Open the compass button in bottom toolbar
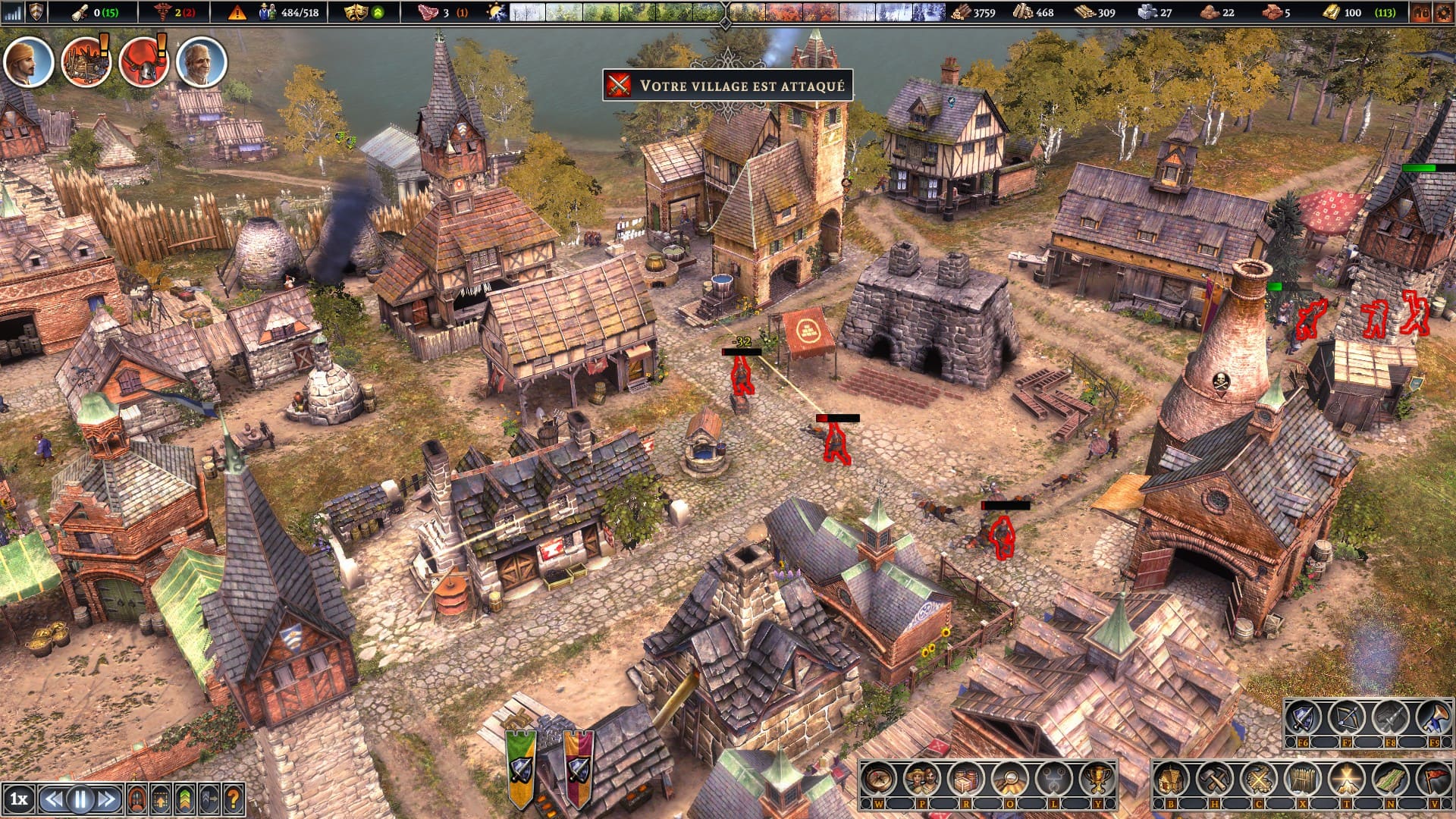1456x819 pixels. [x=880, y=779]
